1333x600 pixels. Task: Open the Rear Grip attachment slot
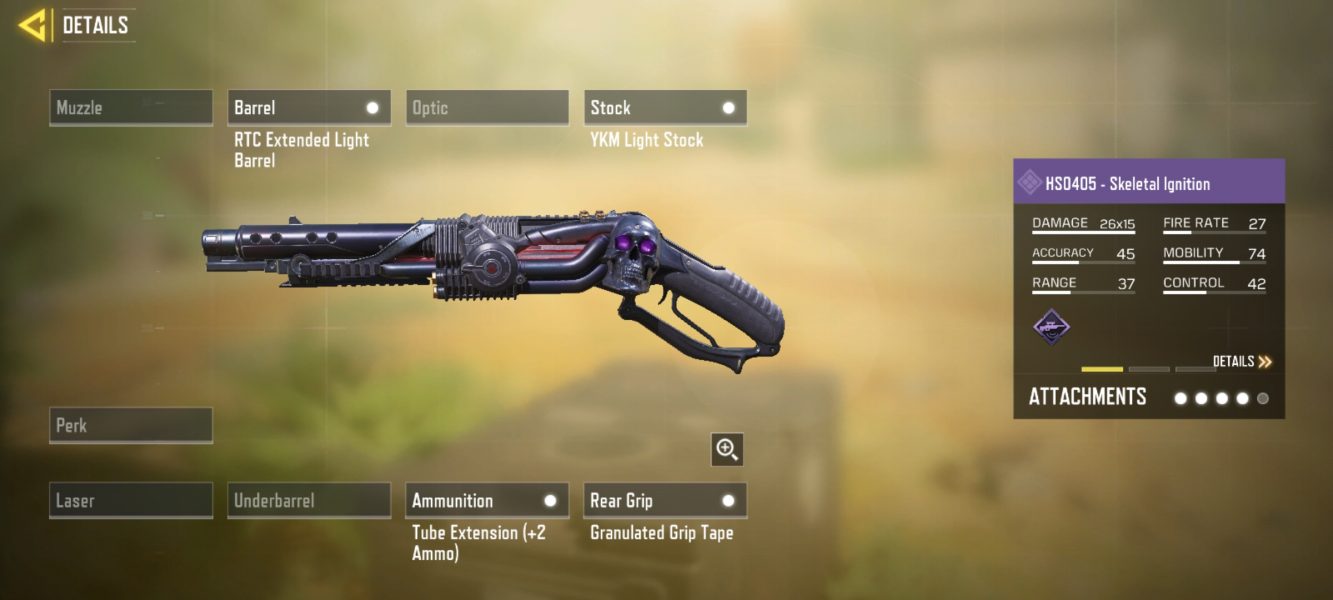pyautogui.click(x=665, y=500)
